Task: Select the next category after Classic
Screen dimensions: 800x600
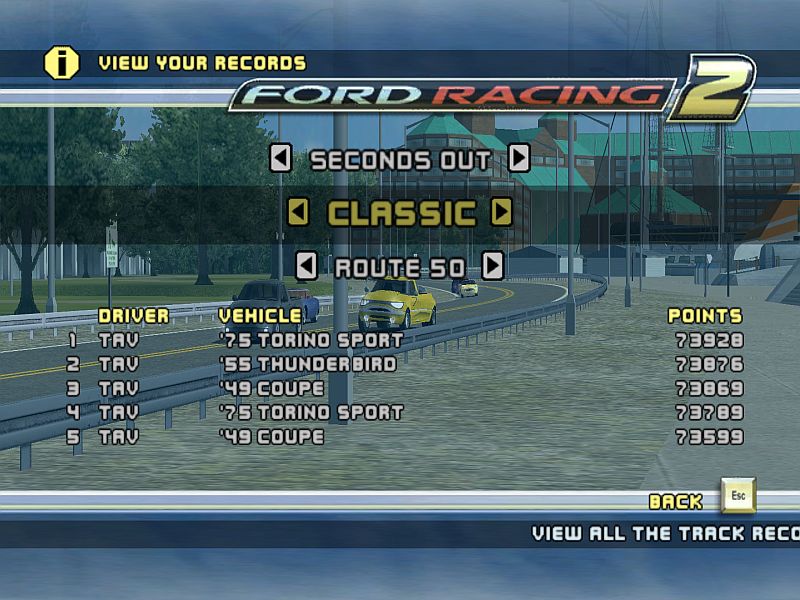Action: [x=502, y=212]
